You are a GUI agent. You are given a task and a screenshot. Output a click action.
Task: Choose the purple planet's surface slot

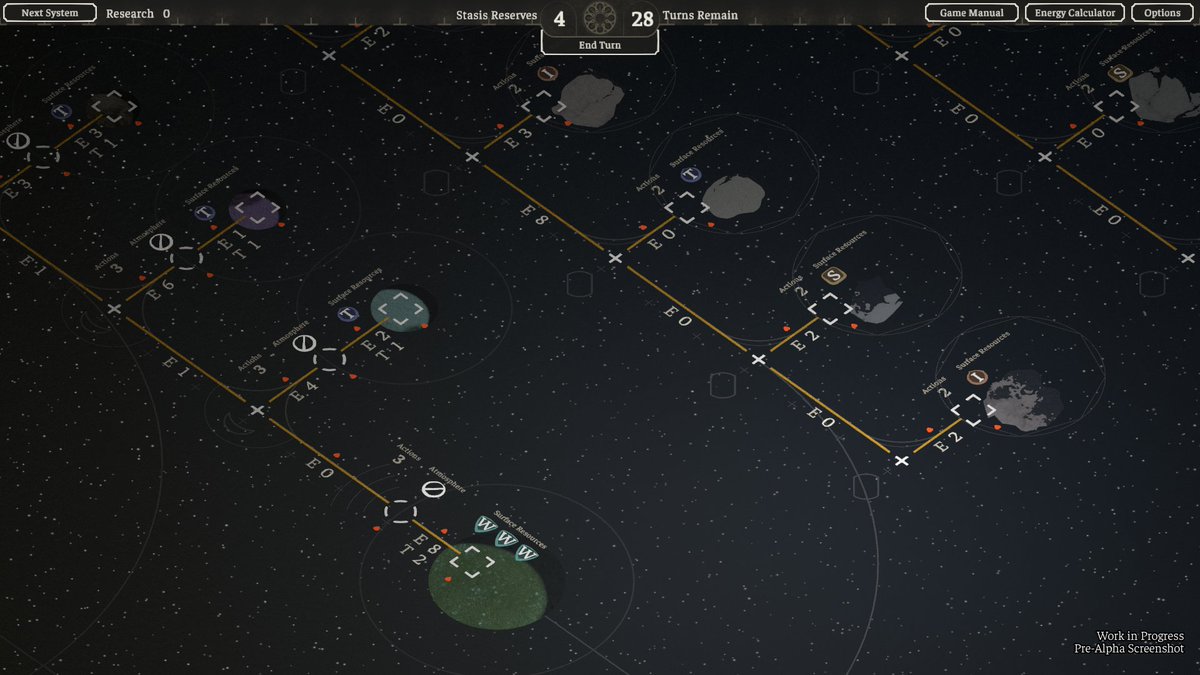pyautogui.click(x=257, y=208)
